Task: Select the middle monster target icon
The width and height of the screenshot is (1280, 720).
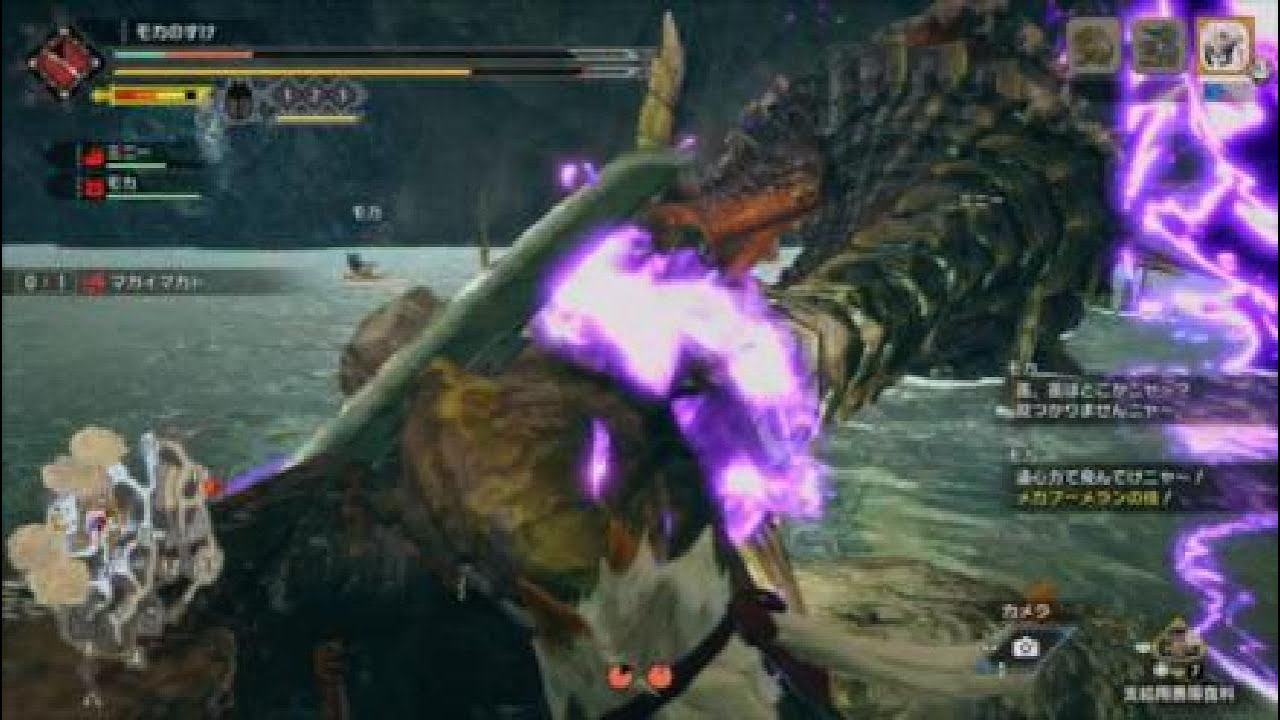Action: (1158, 45)
